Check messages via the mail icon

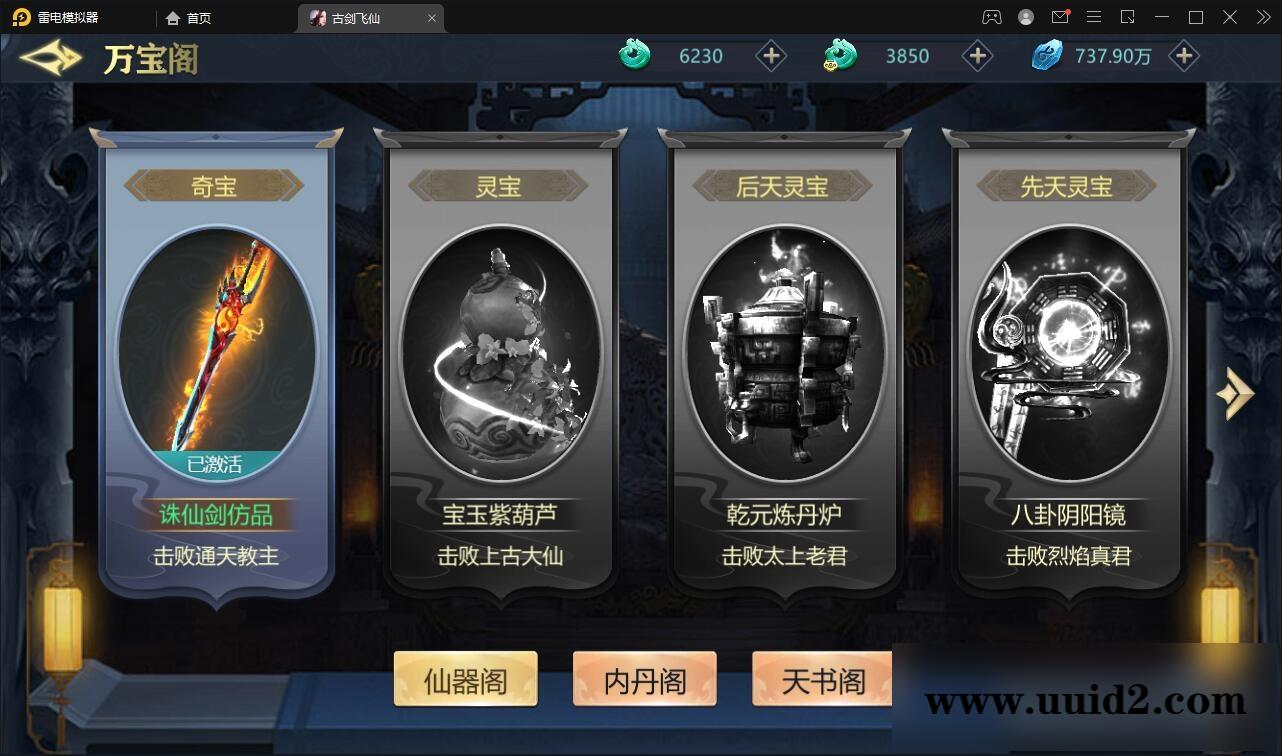(1060, 17)
